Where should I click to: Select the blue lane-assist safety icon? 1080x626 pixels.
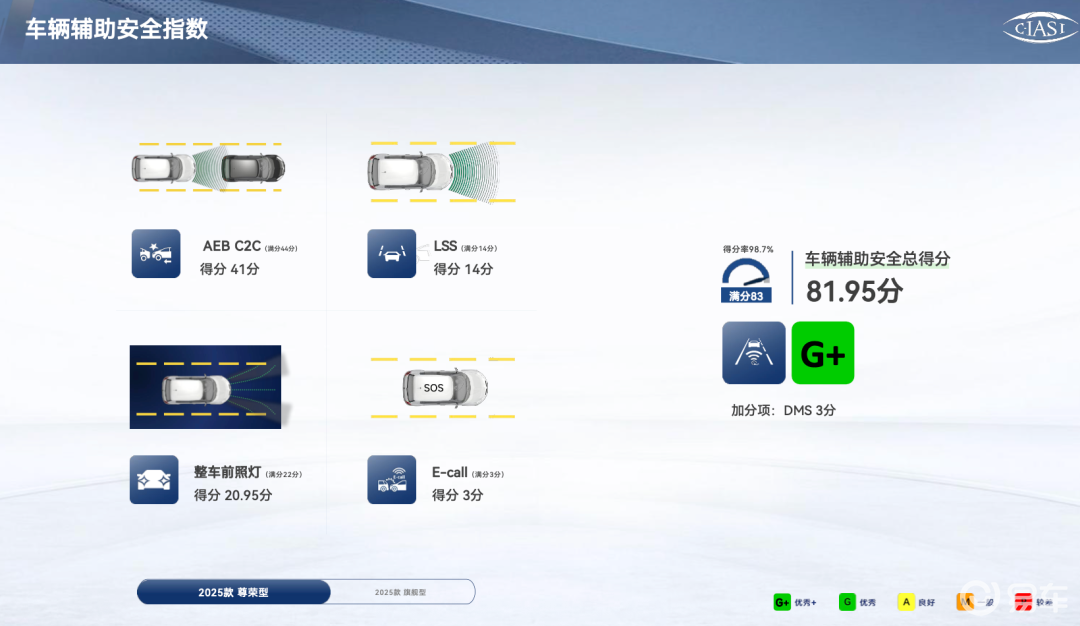[x=754, y=353]
